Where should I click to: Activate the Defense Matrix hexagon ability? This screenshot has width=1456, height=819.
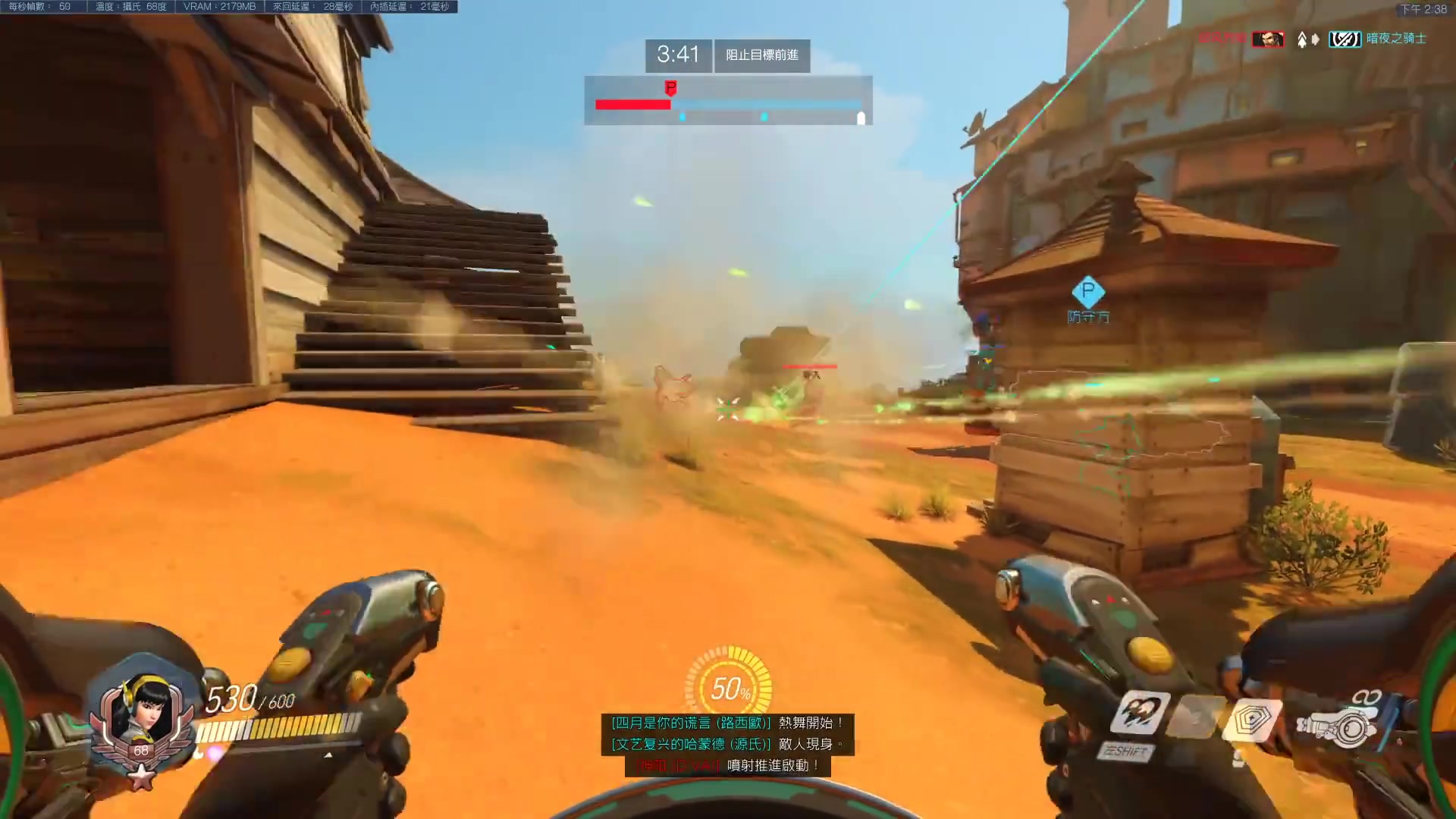1250,717
